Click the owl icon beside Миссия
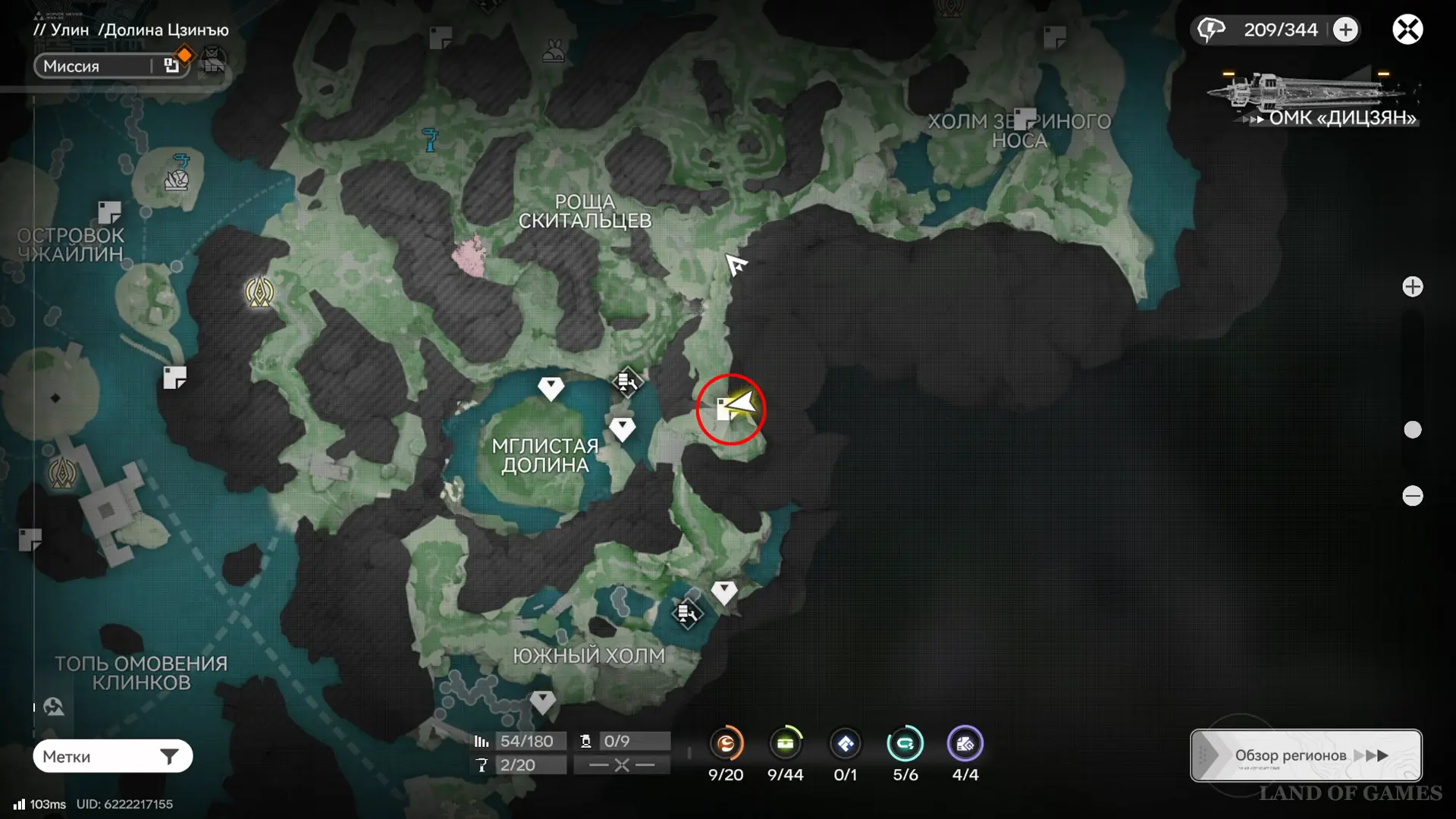1456x819 pixels. tap(213, 61)
